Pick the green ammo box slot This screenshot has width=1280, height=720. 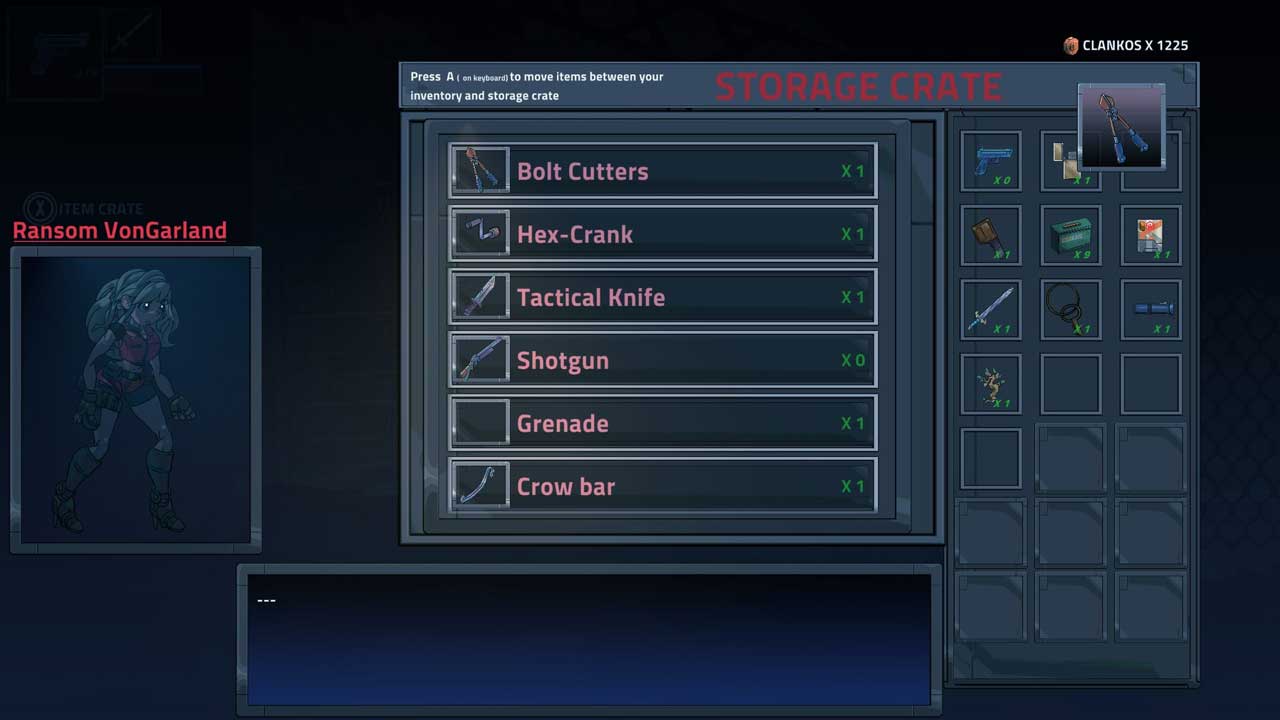[x=1071, y=235]
